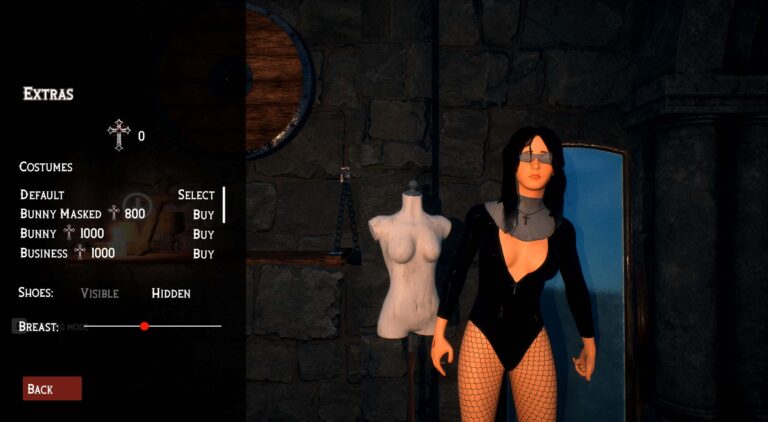Select the Default costume
The width and height of the screenshot is (768, 422).
tap(196, 195)
